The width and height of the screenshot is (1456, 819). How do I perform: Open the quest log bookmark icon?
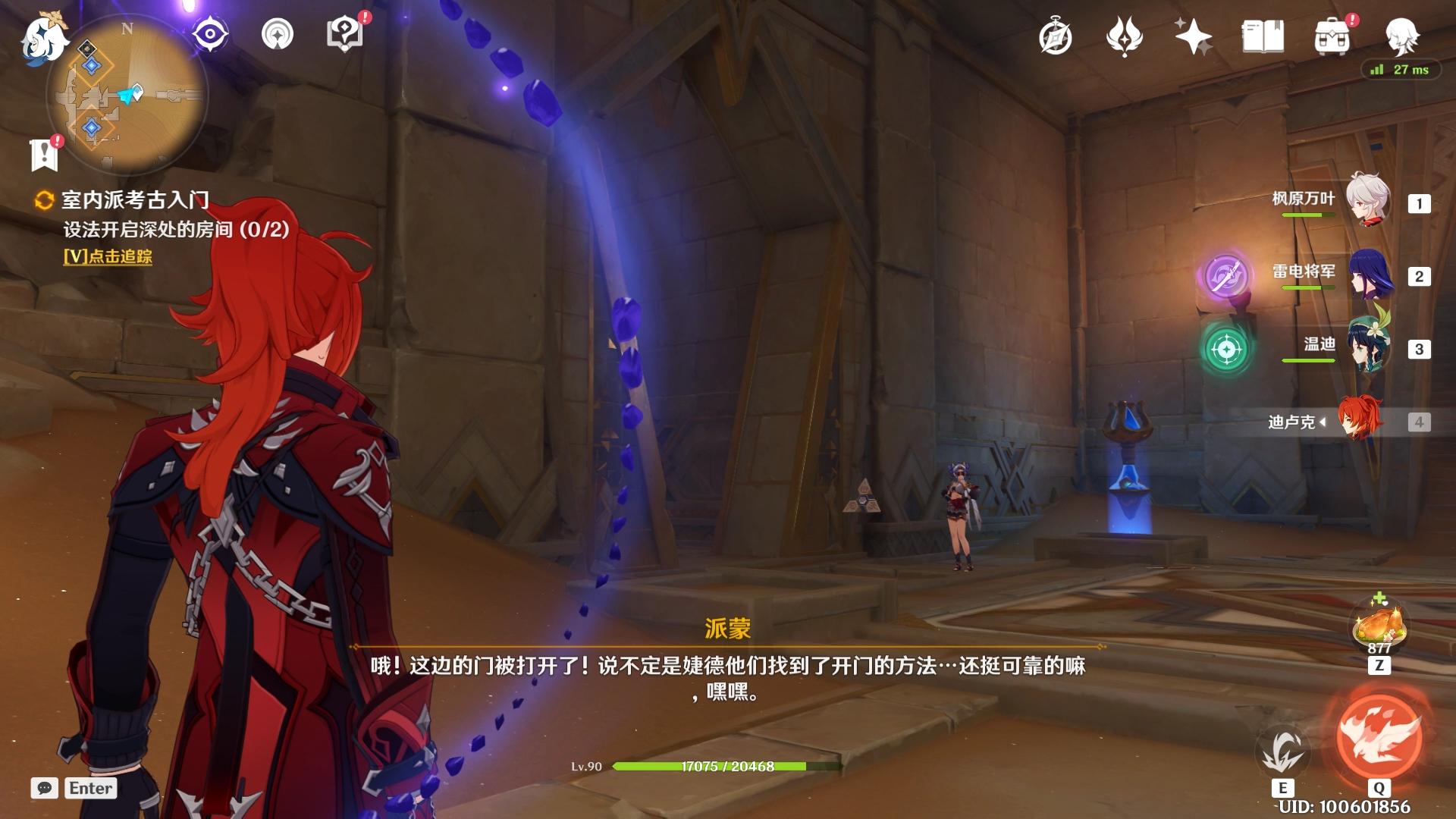pyautogui.click(x=45, y=154)
